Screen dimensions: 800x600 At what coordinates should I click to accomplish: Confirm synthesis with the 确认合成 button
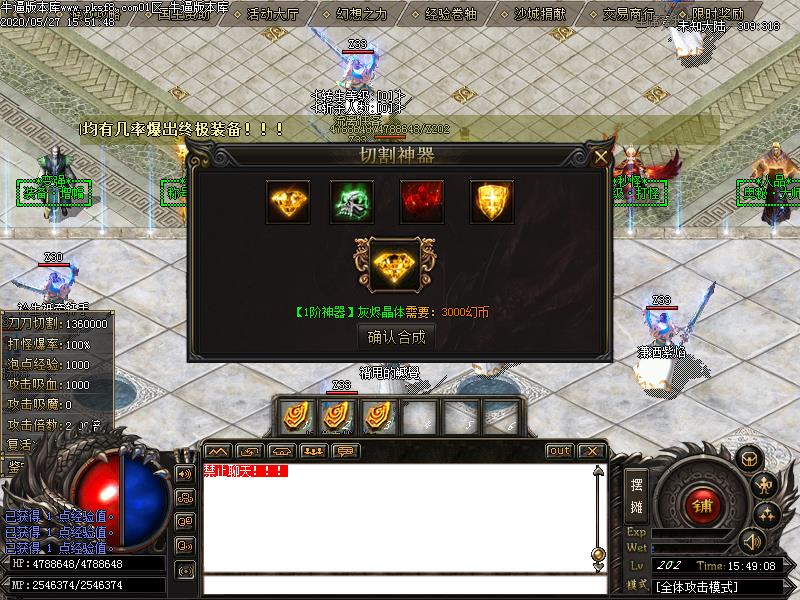(x=397, y=337)
